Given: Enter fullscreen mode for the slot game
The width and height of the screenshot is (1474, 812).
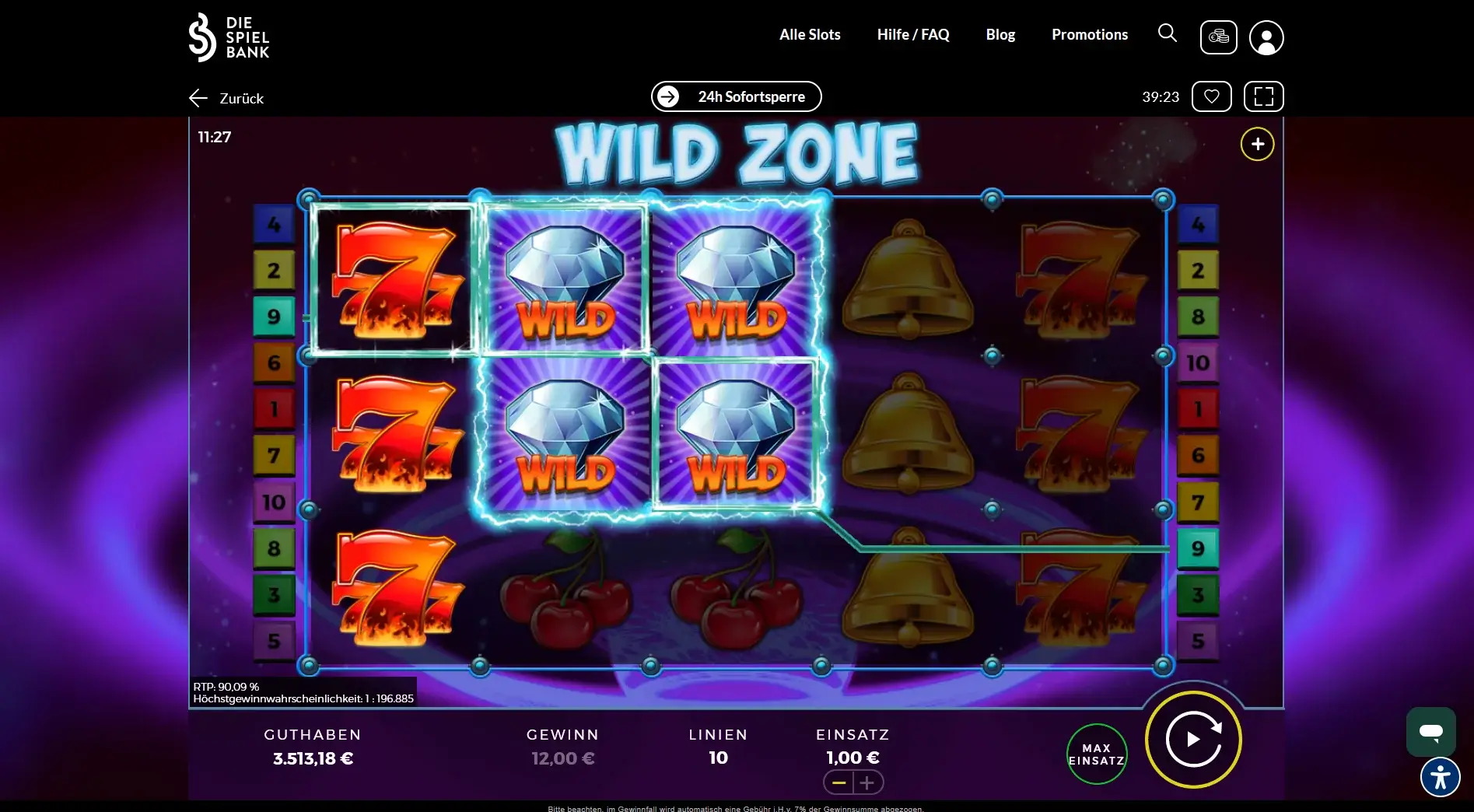Looking at the screenshot, I should click(x=1263, y=96).
